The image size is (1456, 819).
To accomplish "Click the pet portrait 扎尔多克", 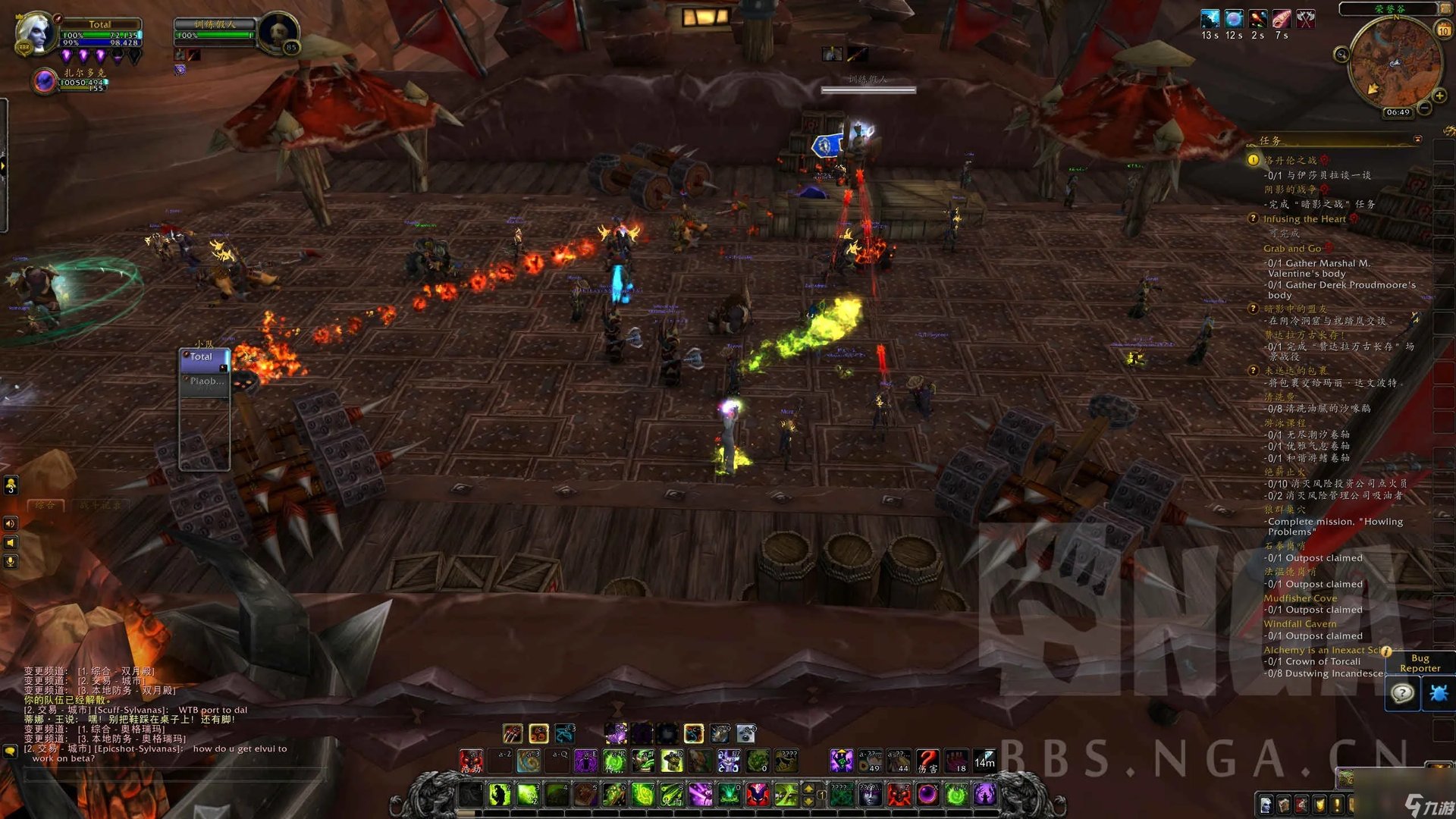I will [45, 80].
